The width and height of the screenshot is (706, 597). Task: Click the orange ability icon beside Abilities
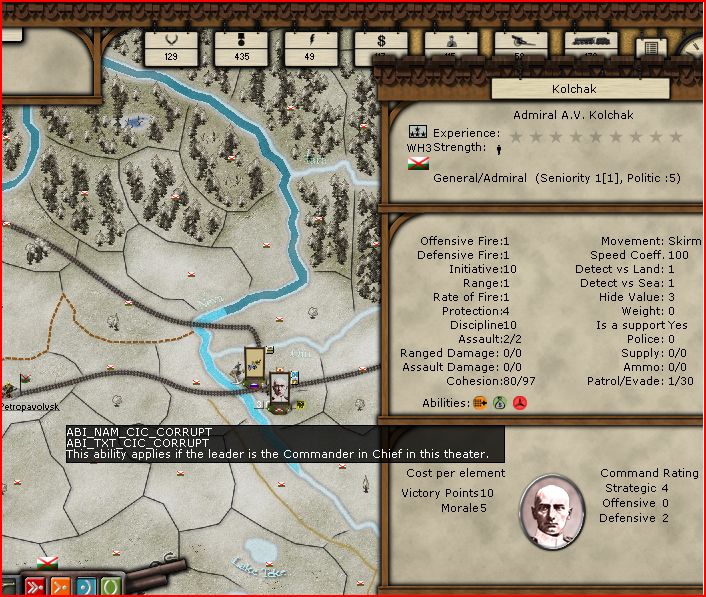pyautogui.click(x=480, y=403)
